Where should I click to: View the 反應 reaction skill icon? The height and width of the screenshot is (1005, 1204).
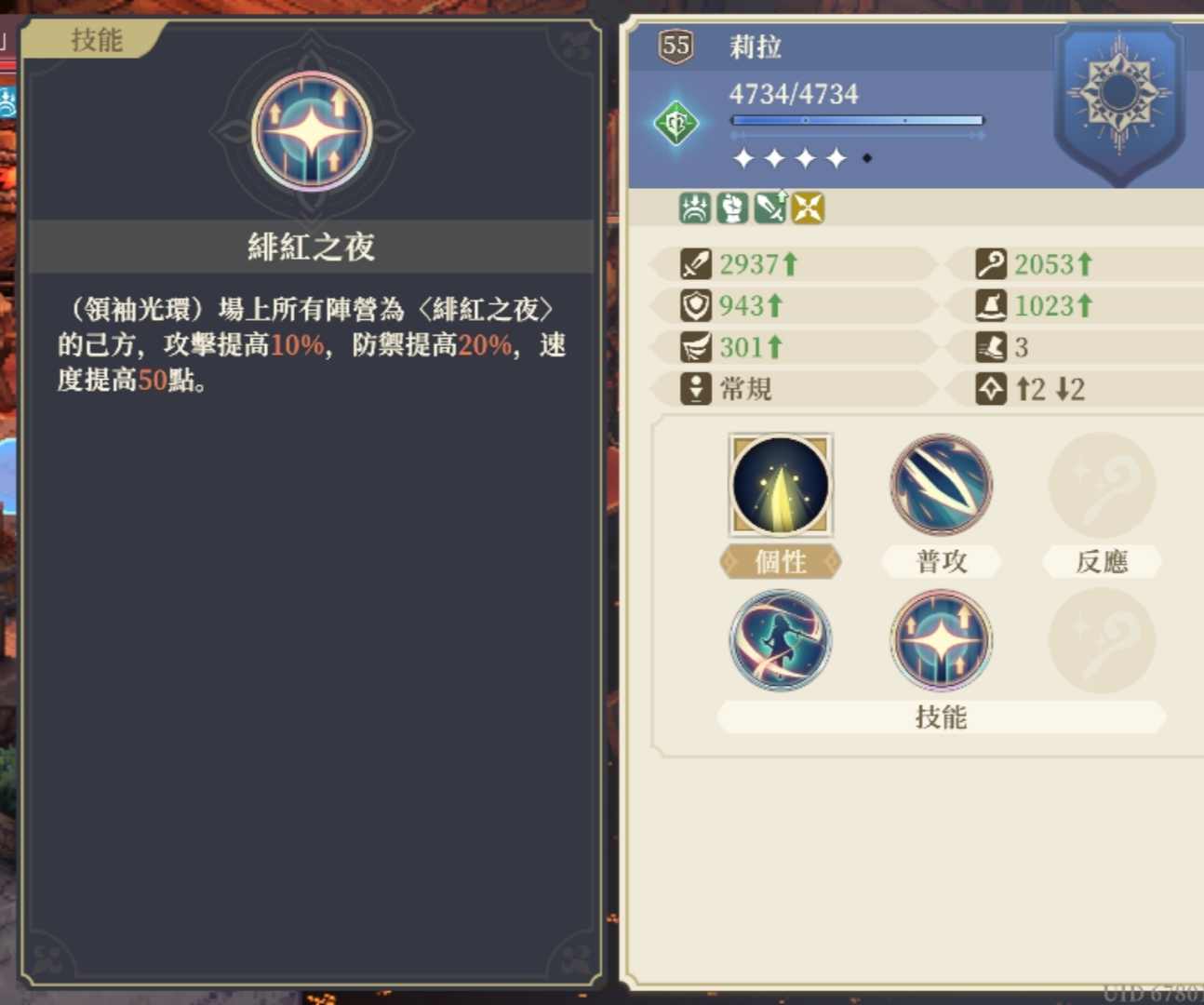[1102, 485]
